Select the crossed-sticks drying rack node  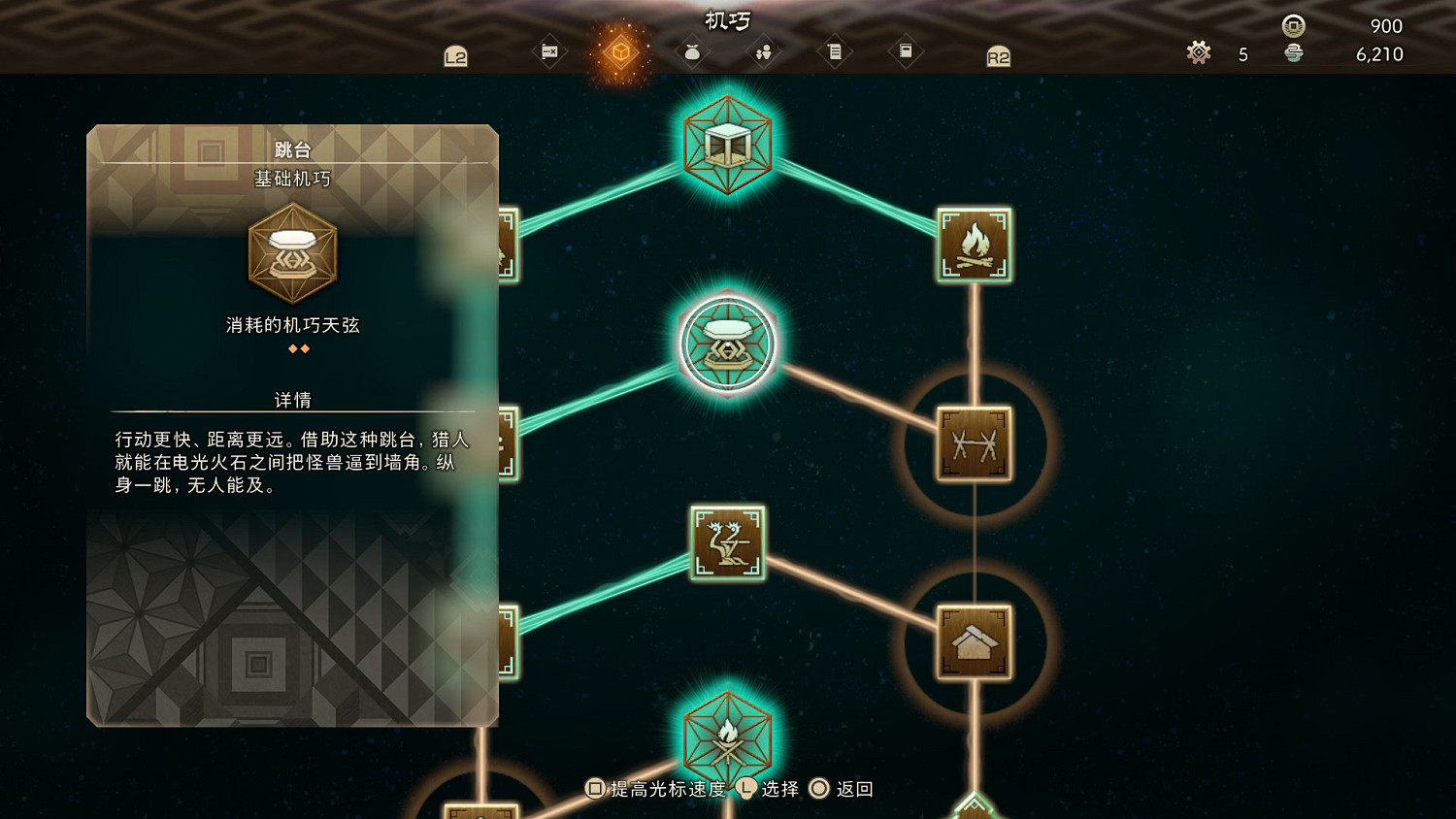(x=974, y=442)
